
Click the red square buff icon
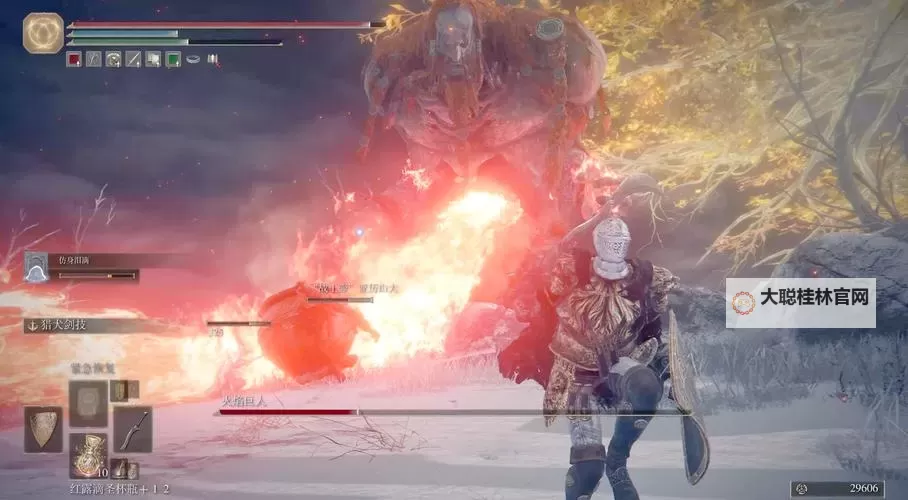click(73, 59)
